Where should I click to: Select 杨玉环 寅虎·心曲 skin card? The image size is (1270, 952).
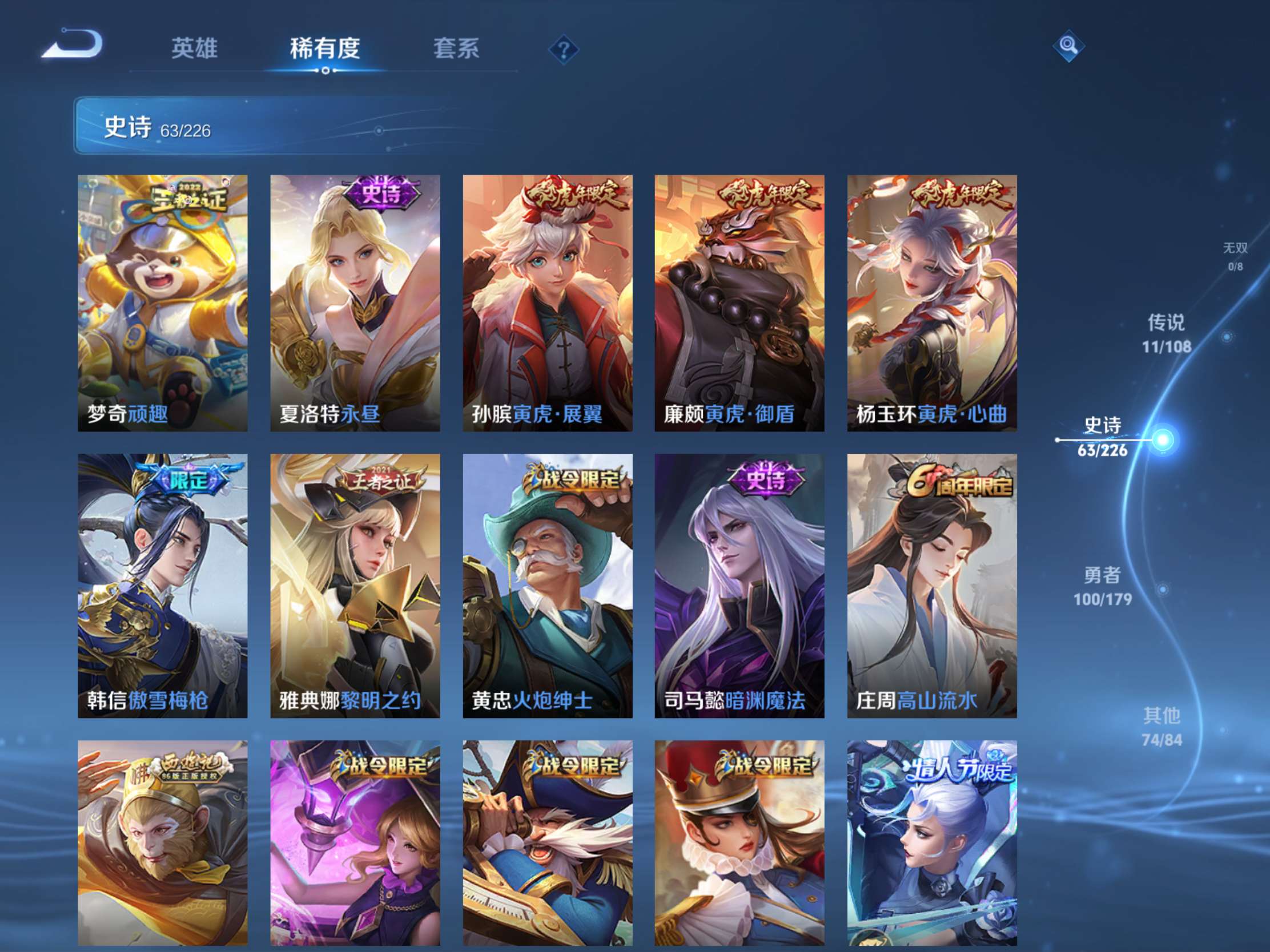[x=931, y=303]
